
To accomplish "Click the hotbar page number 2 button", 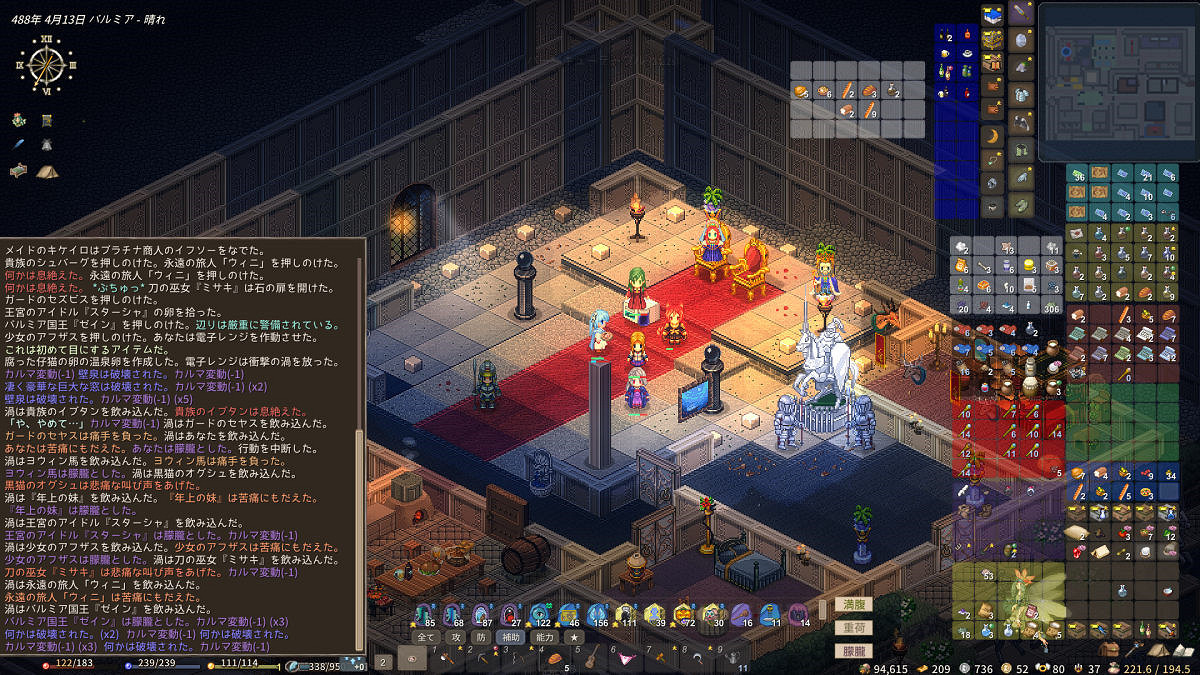I will pos(384,660).
